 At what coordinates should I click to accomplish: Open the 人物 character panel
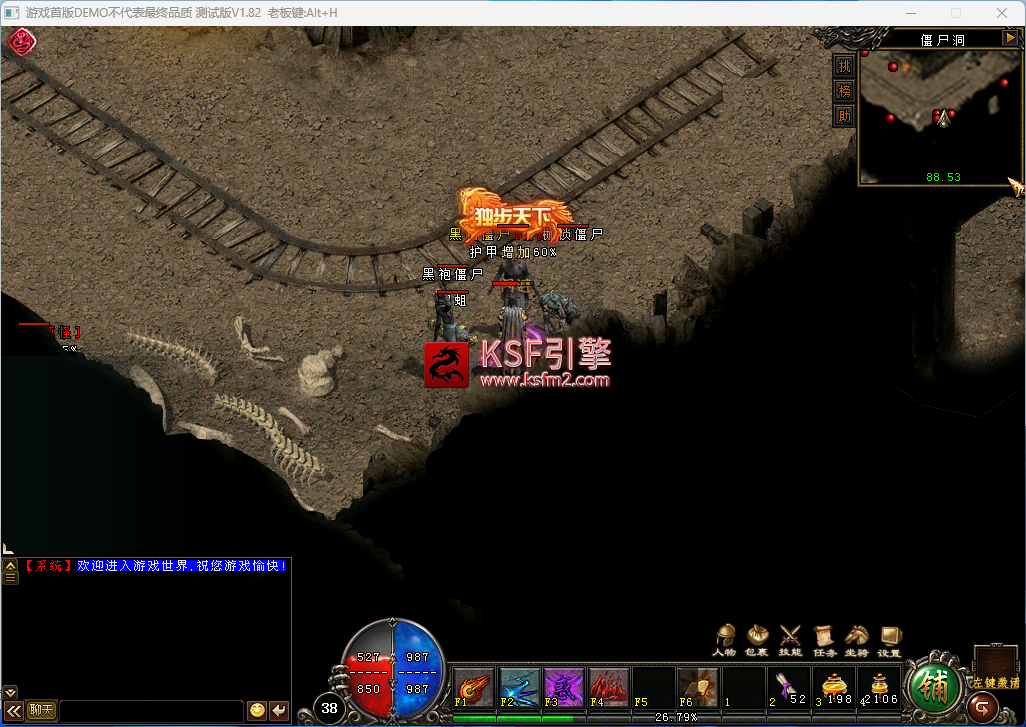(x=725, y=637)
